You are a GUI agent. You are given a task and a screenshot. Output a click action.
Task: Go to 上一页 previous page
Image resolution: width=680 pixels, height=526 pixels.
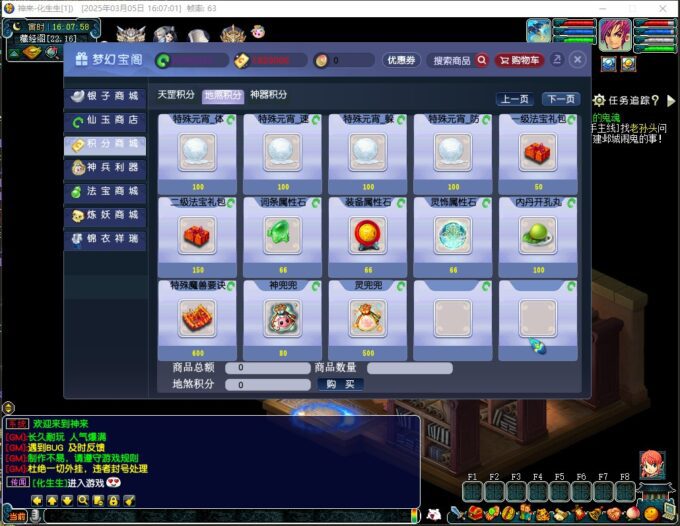click(x=514, y=99)
